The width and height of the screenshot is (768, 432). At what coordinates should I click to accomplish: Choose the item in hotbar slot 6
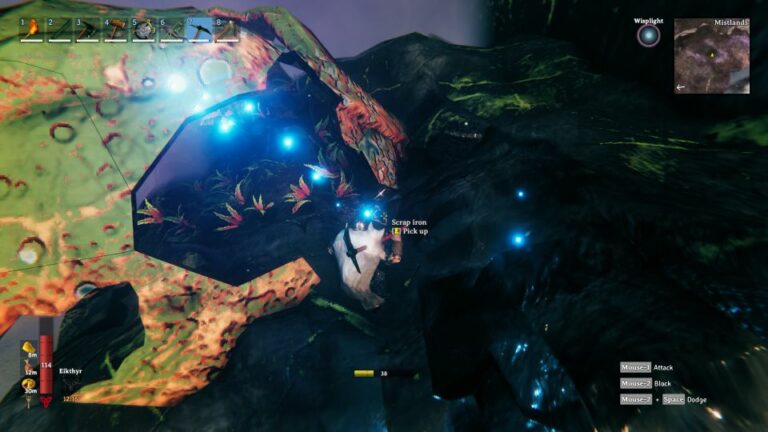[172, 29]
